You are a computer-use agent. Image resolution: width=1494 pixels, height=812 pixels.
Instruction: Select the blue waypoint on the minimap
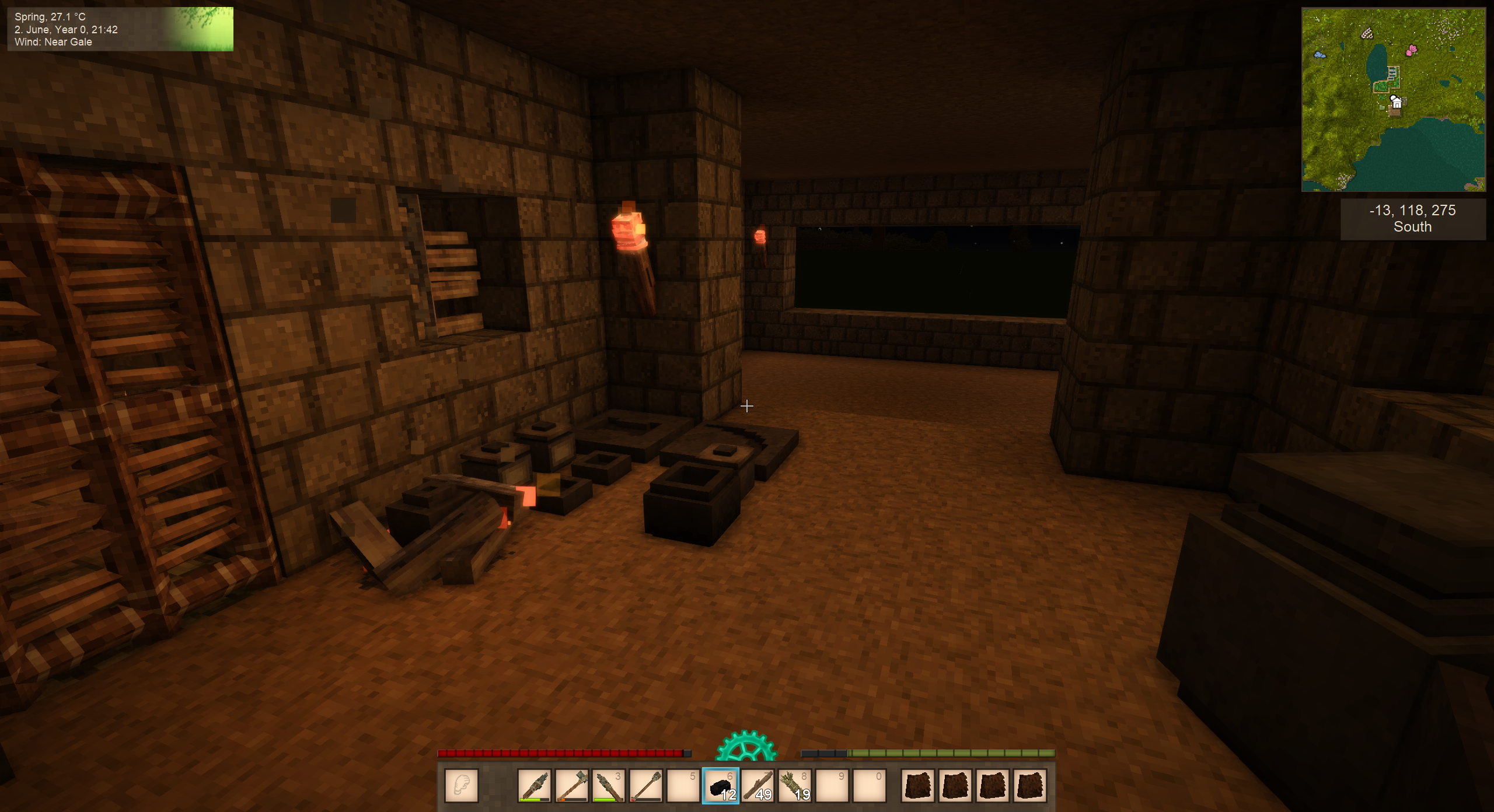pos(1319,55)
